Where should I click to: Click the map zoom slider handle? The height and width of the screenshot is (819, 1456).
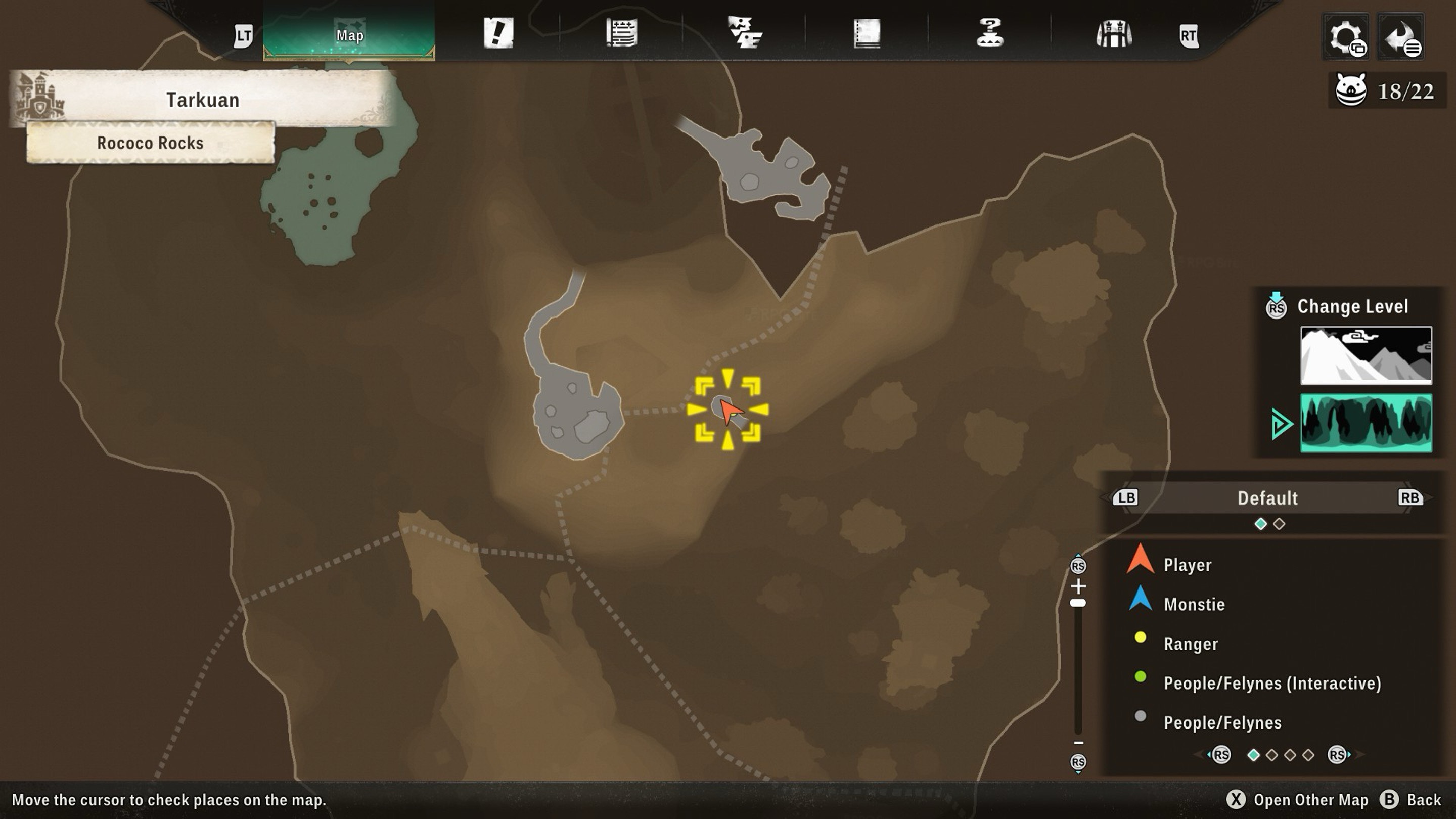click(1078, 603)
